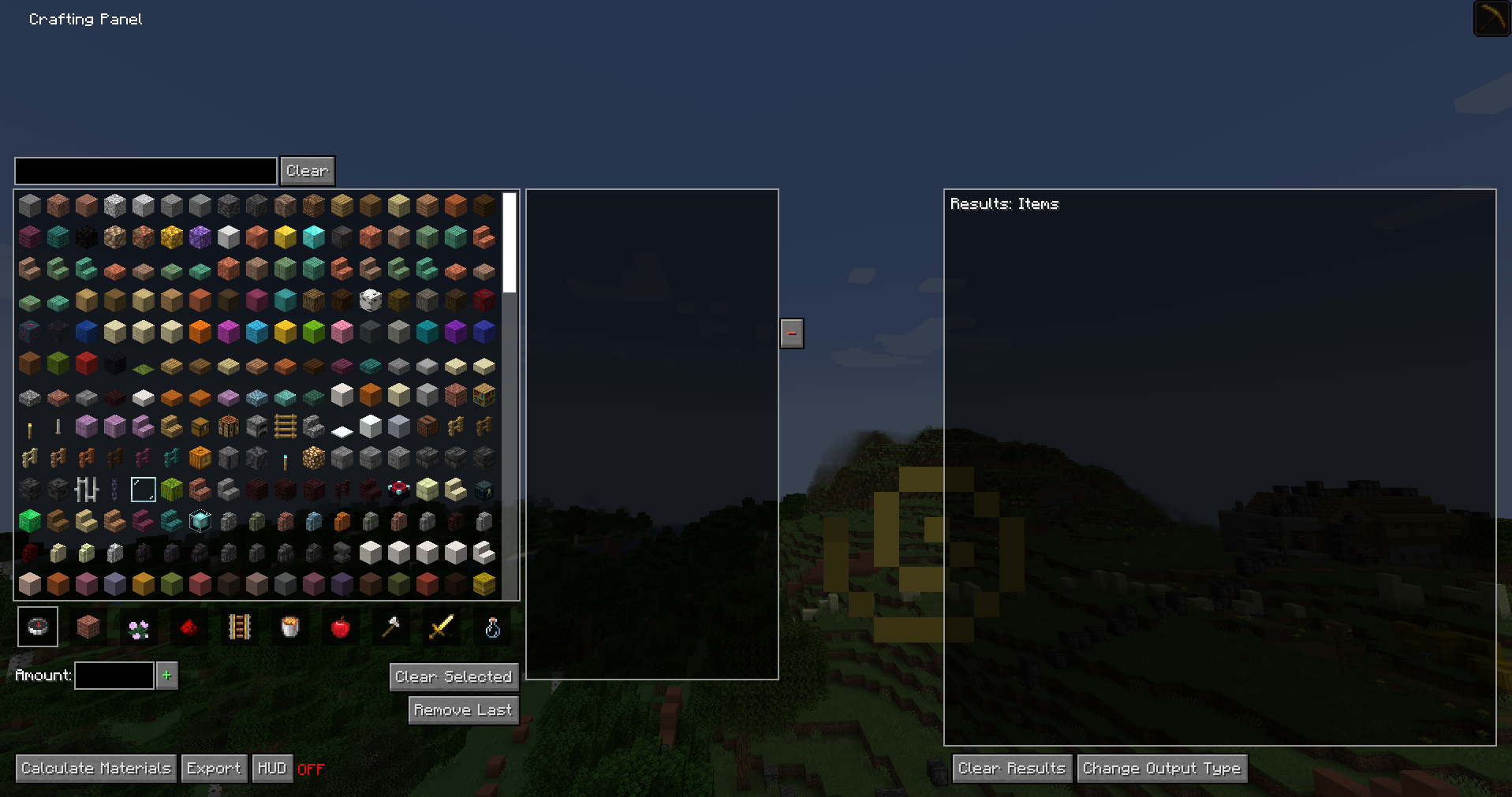The height and width of the screenshot is (797, 1512).
Task: Add item with the green plus button
Action: point(166,676)
